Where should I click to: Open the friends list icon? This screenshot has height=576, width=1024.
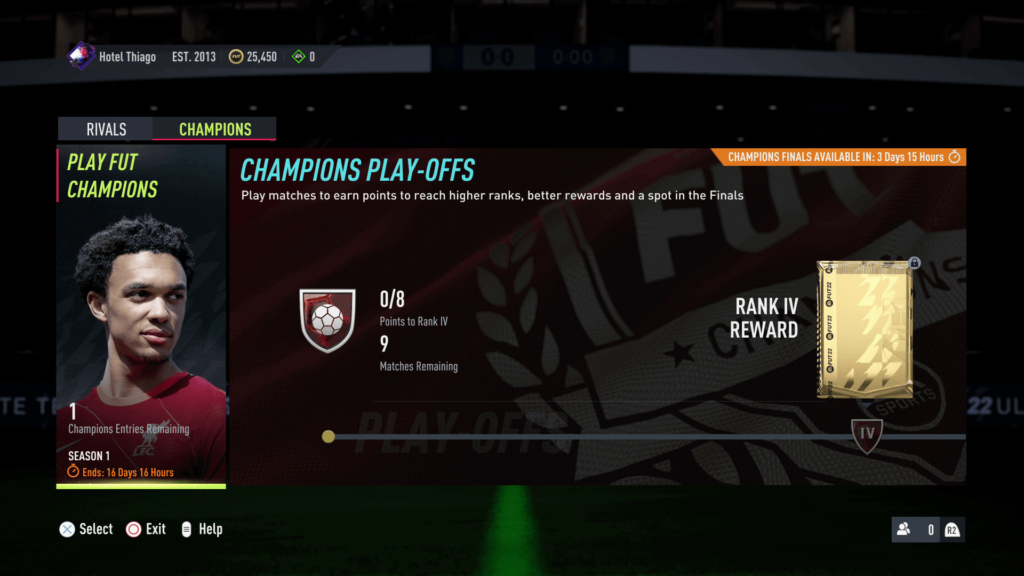904,530
